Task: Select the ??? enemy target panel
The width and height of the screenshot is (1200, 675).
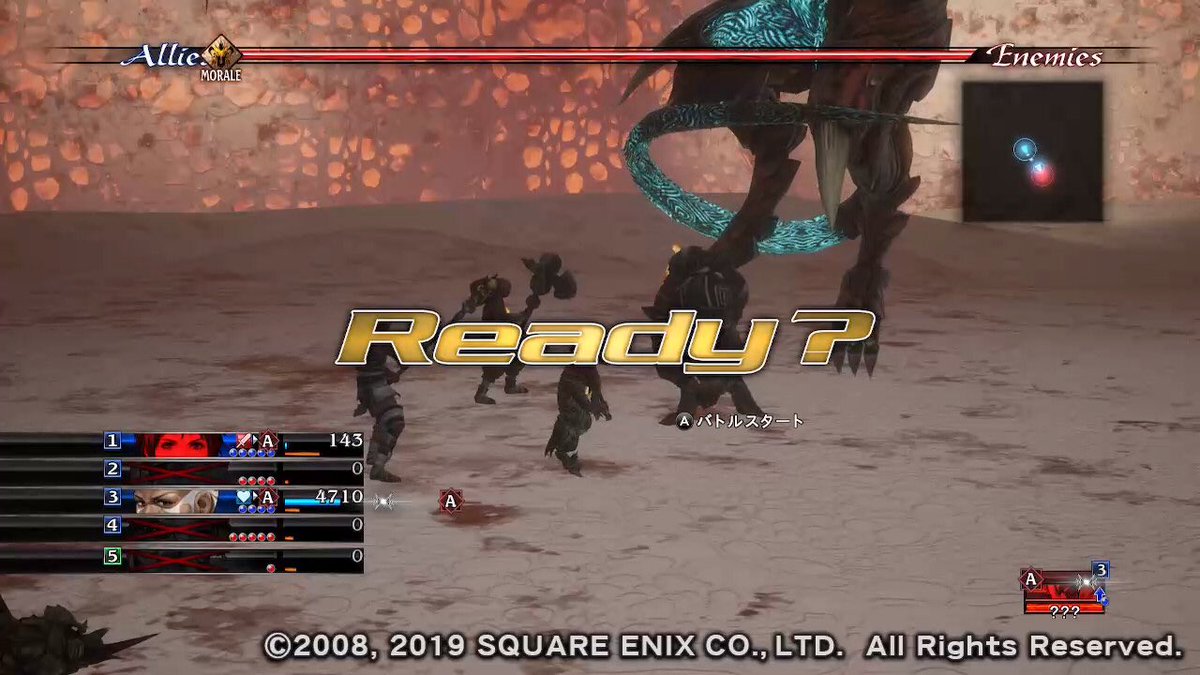Action: 1065,592
